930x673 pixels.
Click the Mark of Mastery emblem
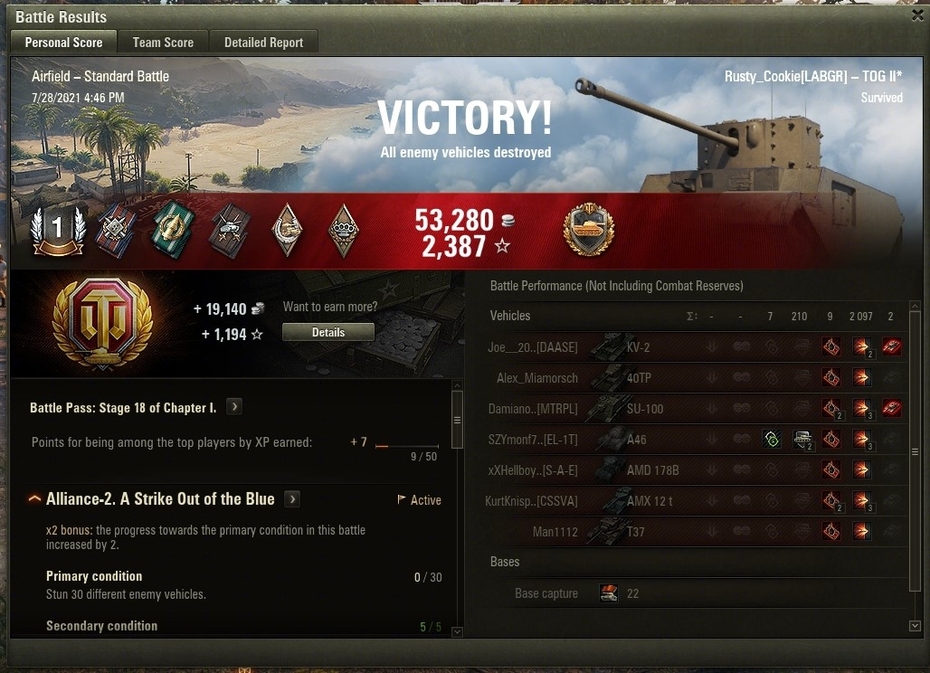point(589,230)
